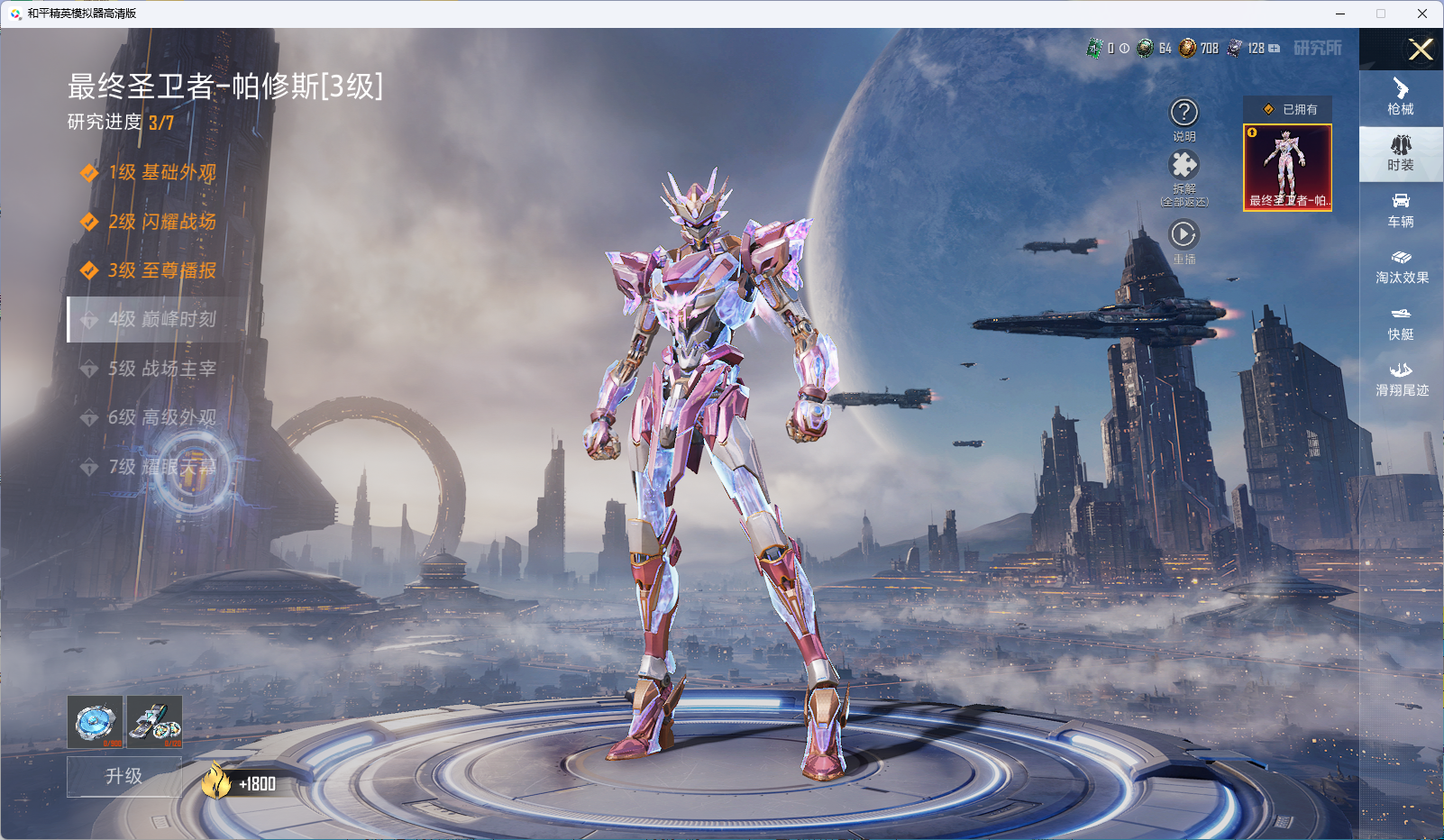Switch to the 滑翔尾迹 glide trail tab
This screenshot has height=840, width=1444.
coord(1401,379)
